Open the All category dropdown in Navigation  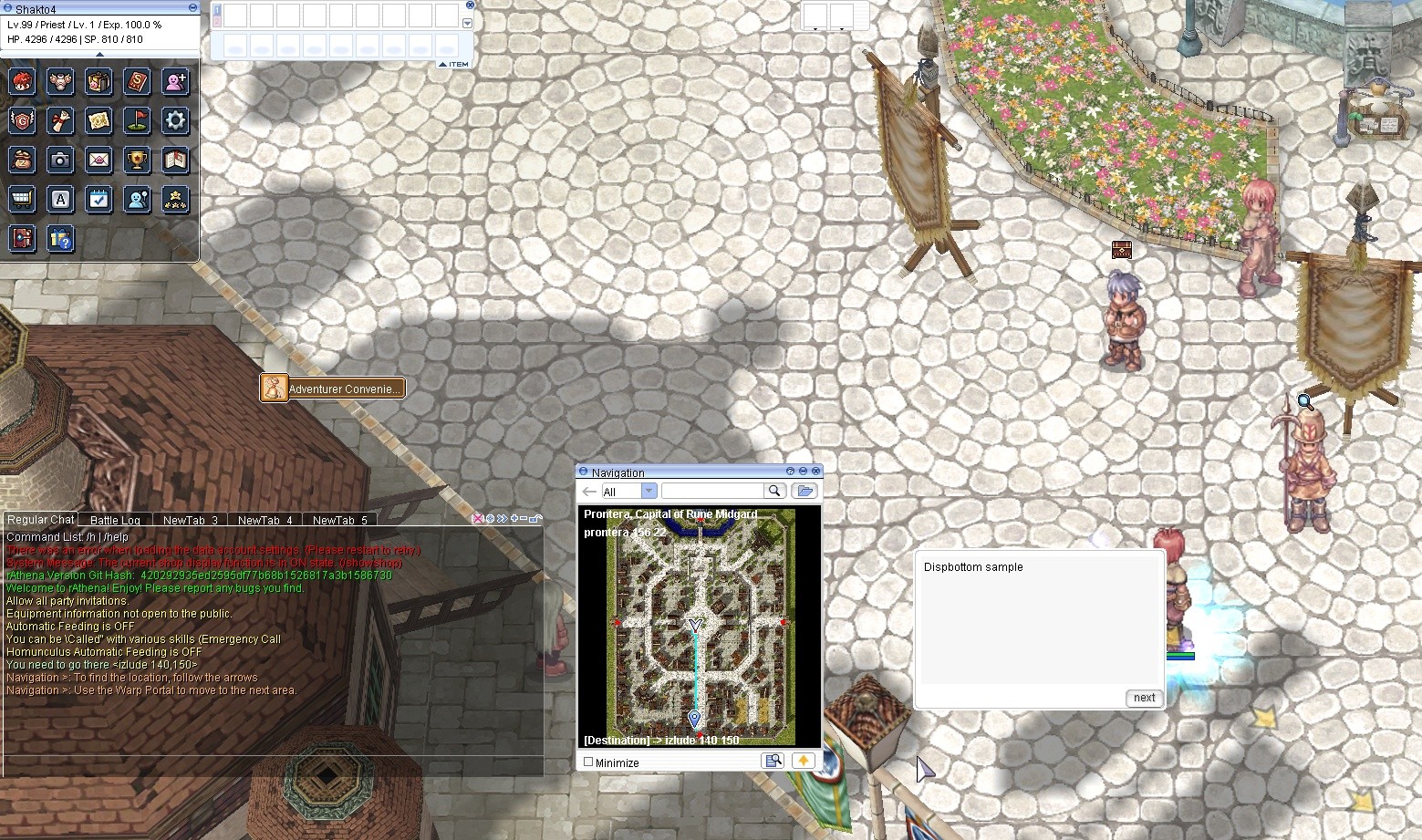coord(648,491)
